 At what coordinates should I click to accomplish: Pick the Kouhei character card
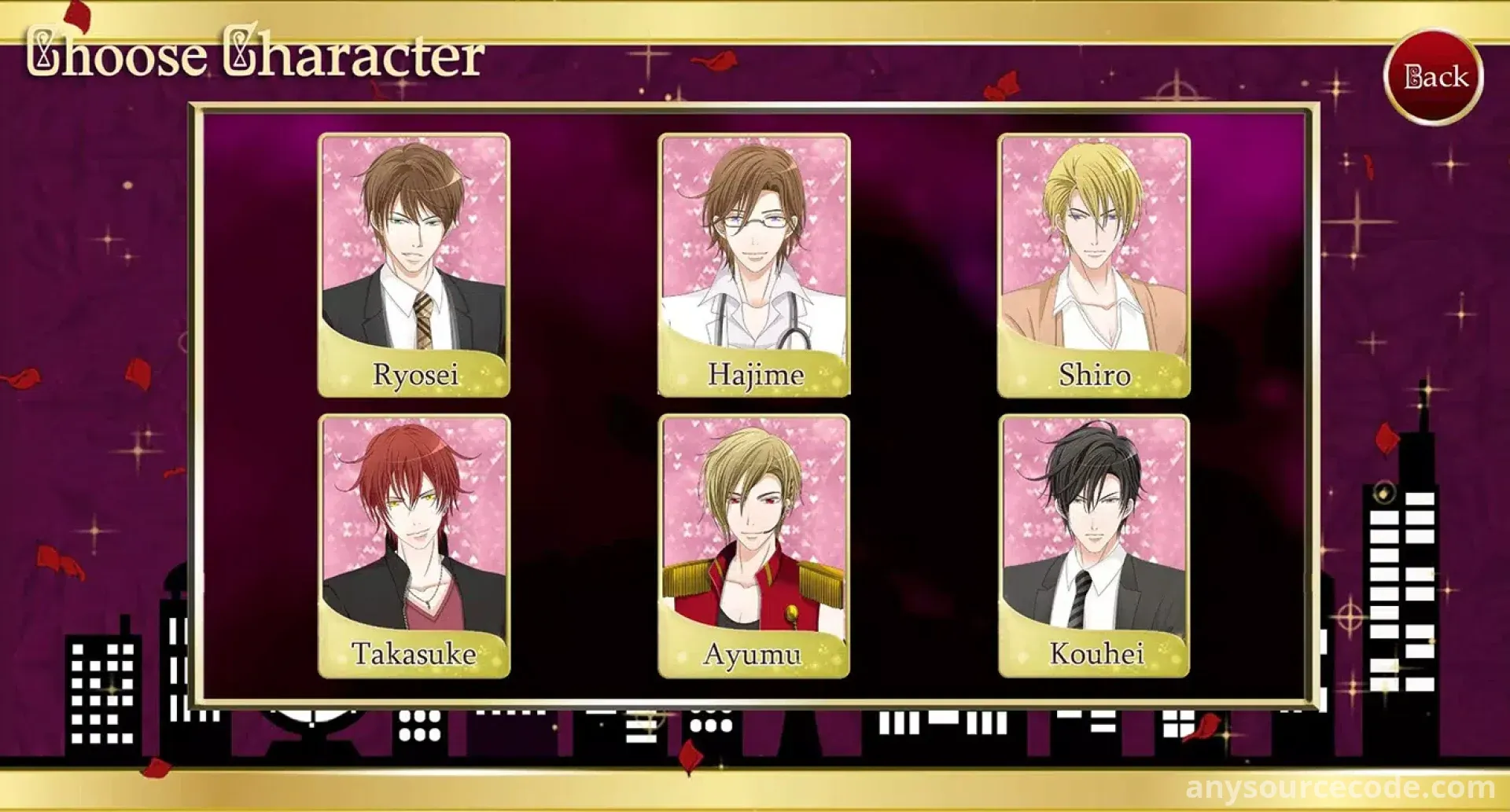[1093, 546]
